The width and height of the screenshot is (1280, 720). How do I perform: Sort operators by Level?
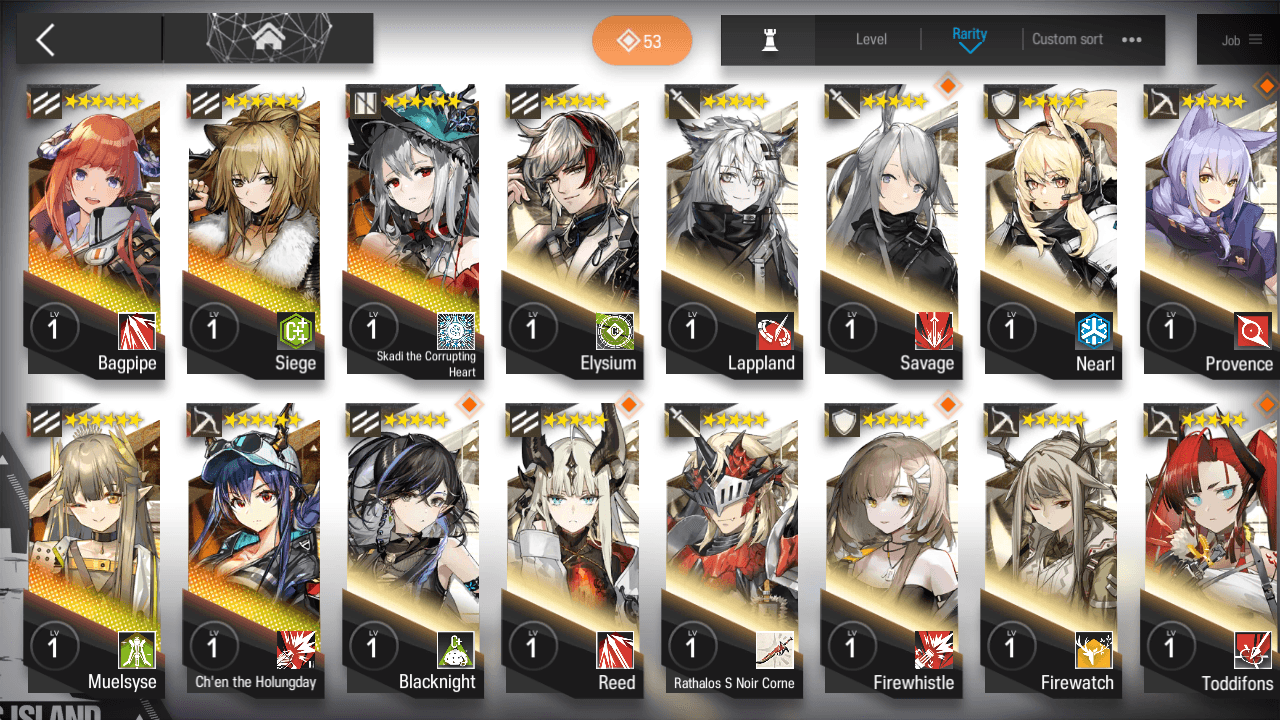coord(871,40)
